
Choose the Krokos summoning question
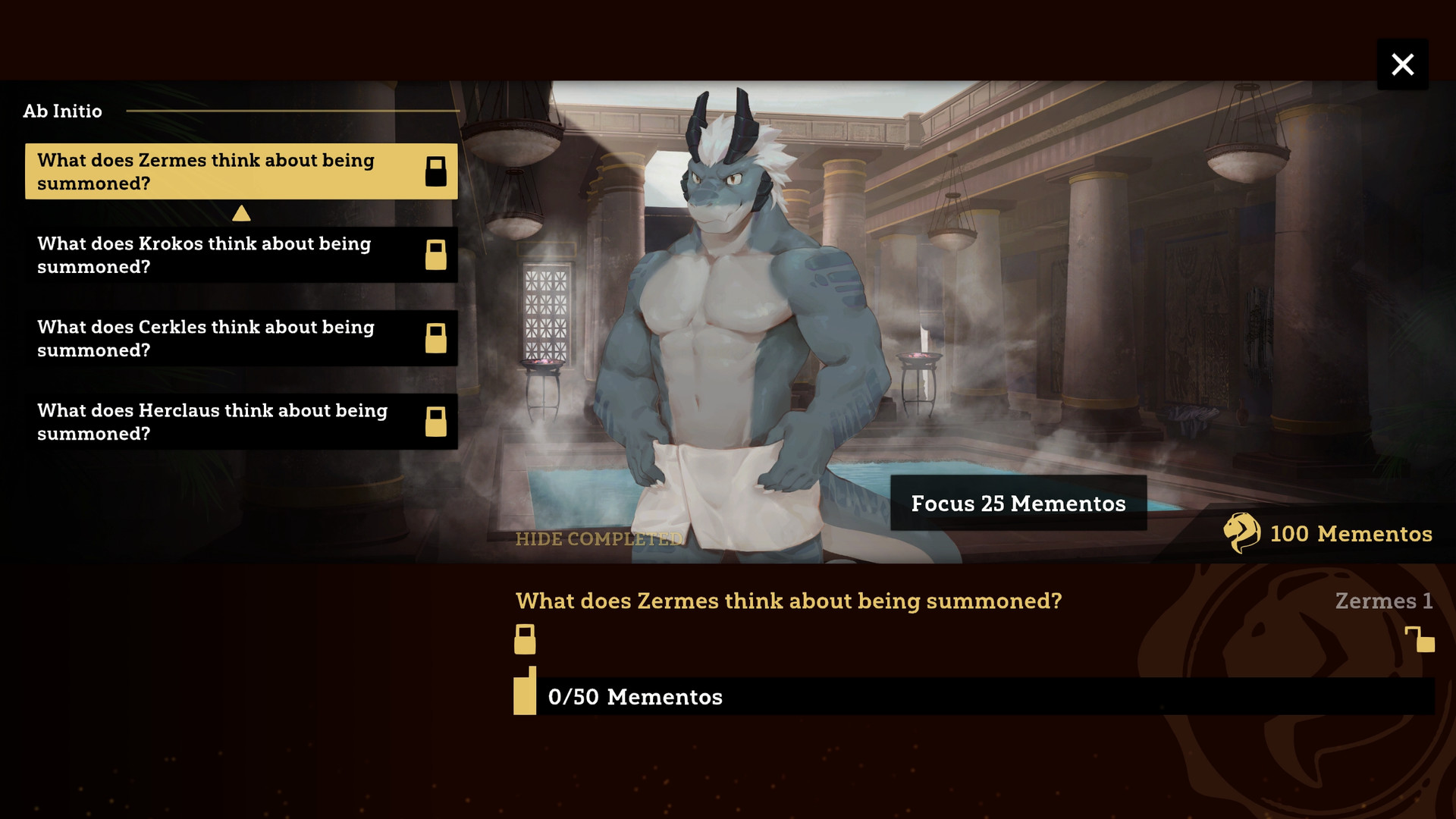coord(240,255)
